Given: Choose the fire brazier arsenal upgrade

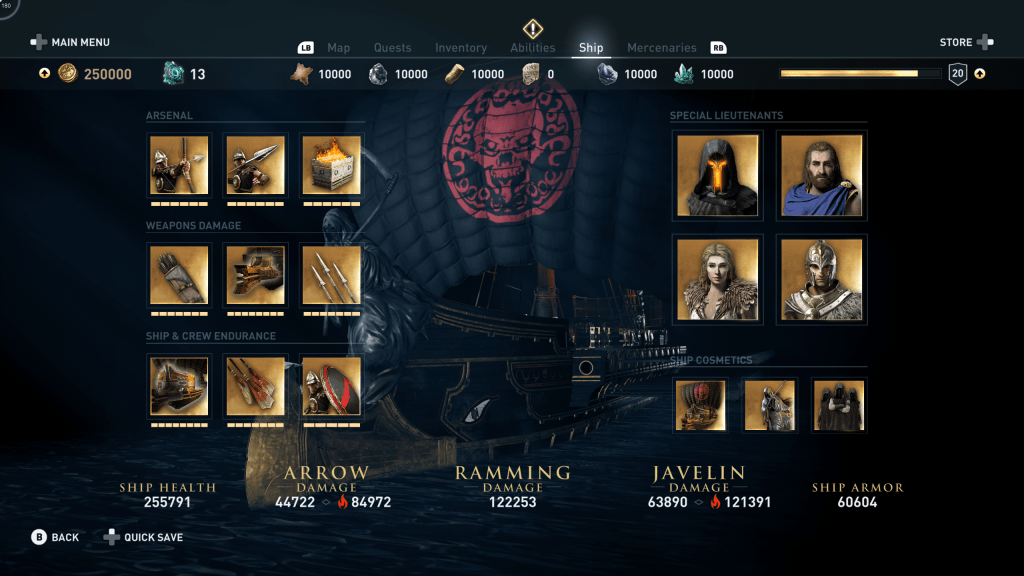Looking at the screenshot, I should pos(331,165).
